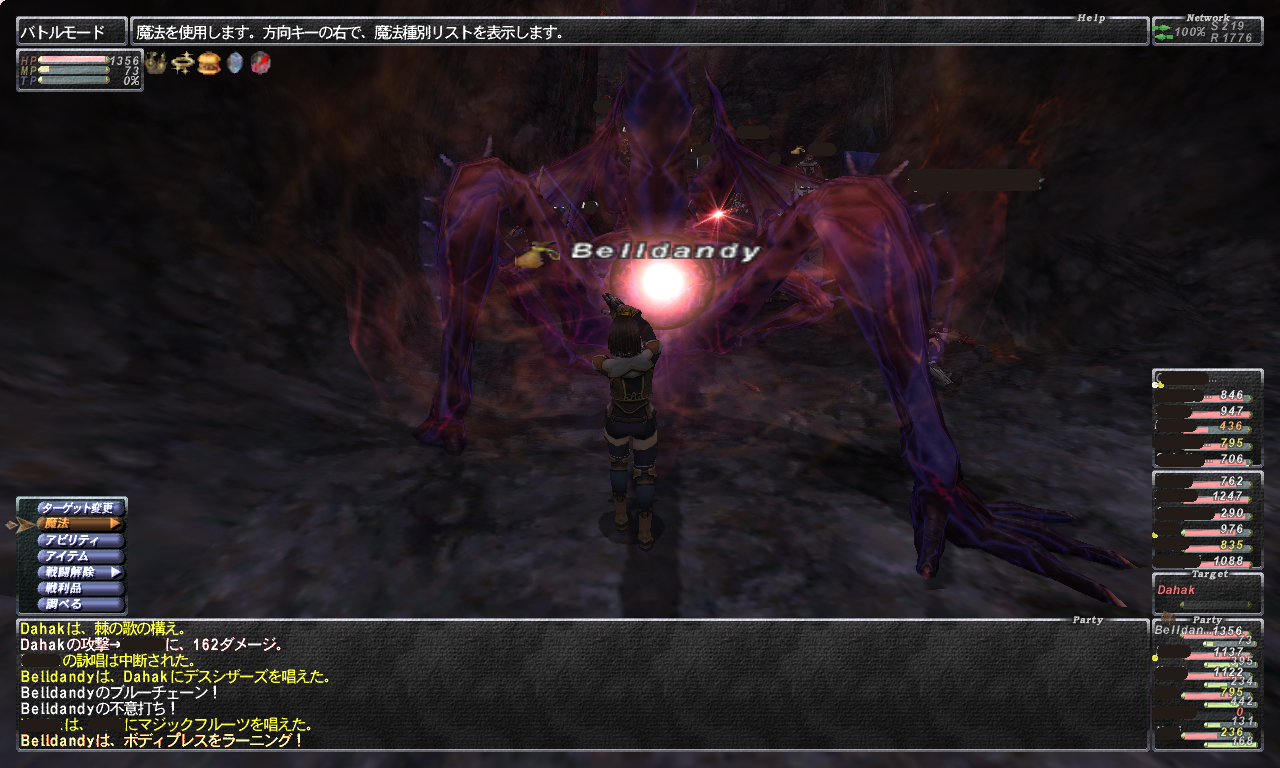
Task: Choose ターゲット変更 in the battle menu
Action: click(x=79, y=508)
